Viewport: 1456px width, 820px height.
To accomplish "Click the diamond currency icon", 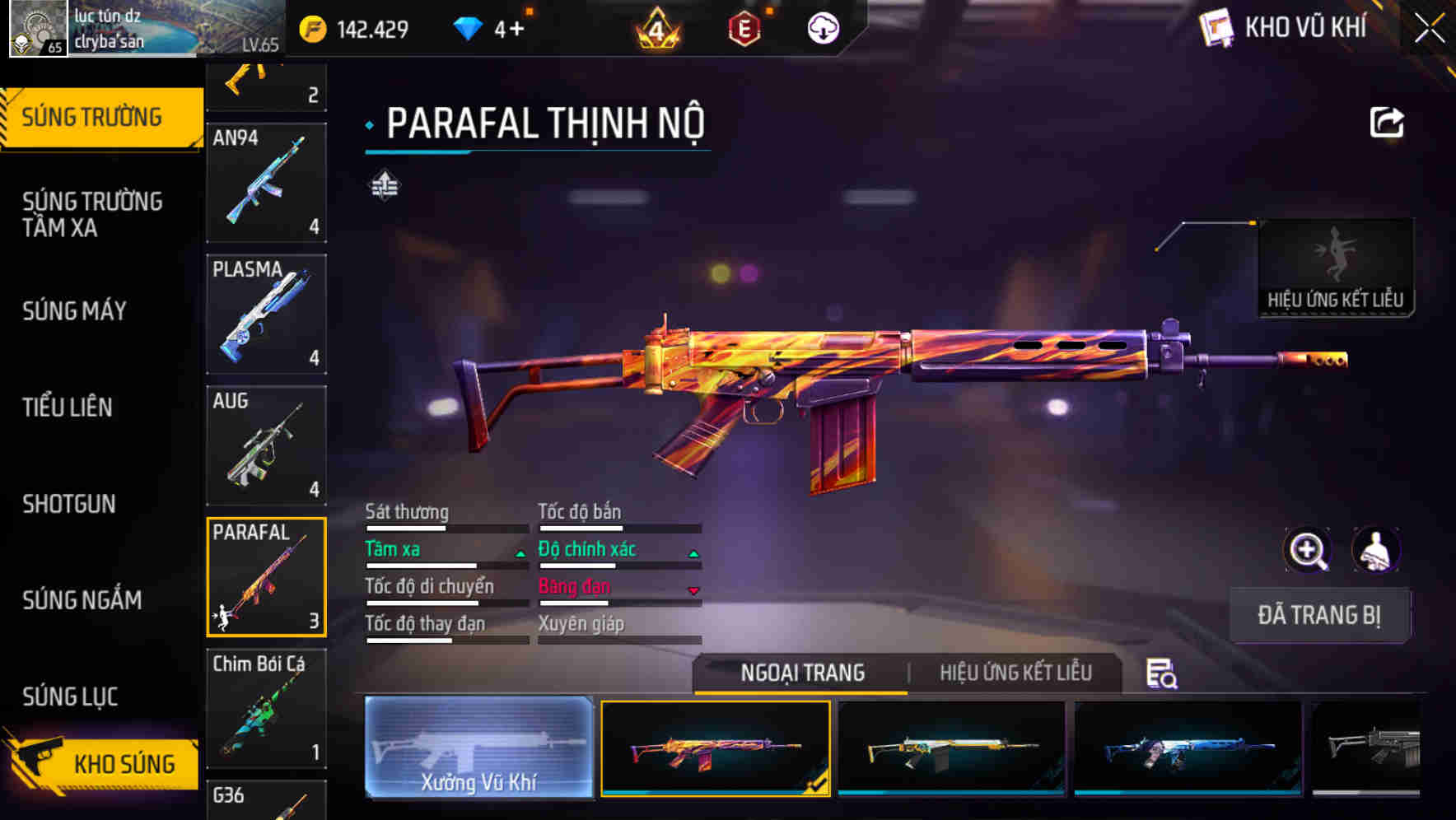I will pyautogui.click(x=469, y=26).
